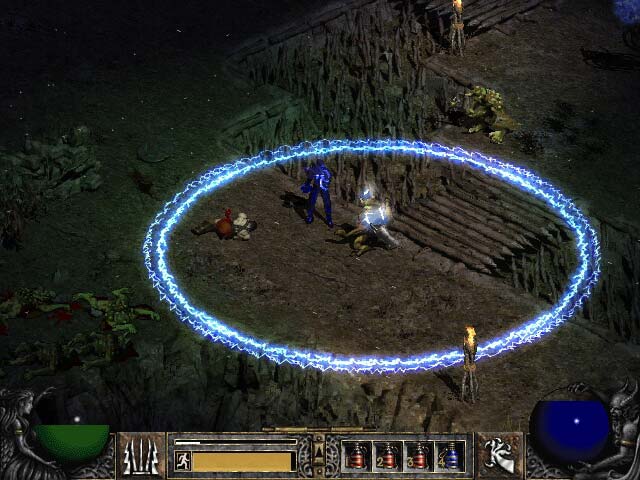This screenshot has width=640, height=480.
Task: Use the blue mana potion in belt slot 4
Action: pyautogui.click(x=449, y=456)
